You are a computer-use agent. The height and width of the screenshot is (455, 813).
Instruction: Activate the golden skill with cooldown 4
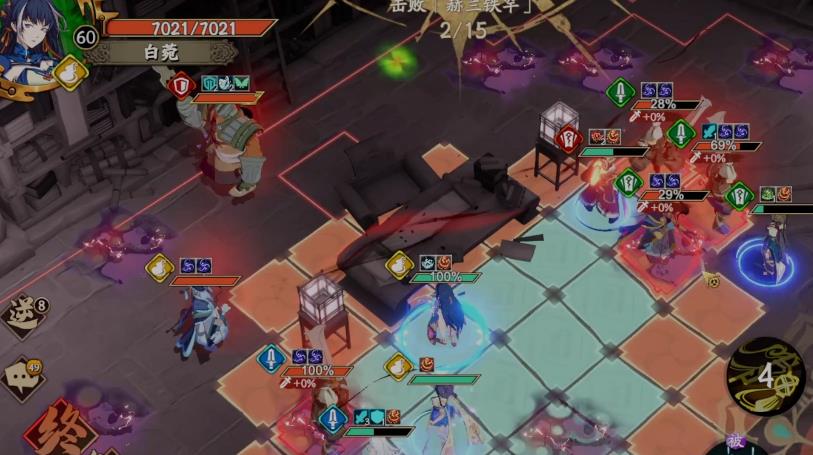(x=766, y=375)
